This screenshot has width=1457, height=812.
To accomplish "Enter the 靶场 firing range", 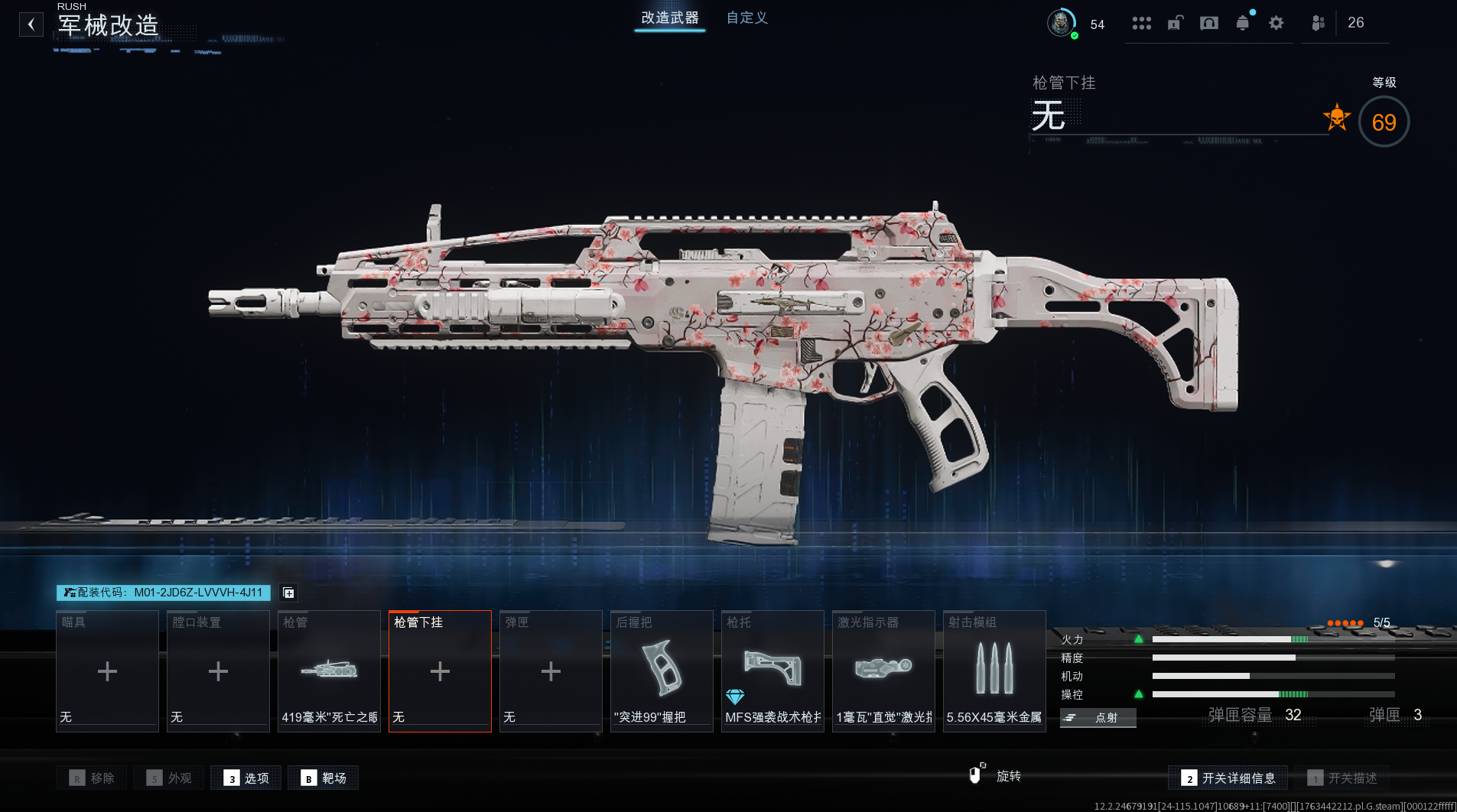I will click(324, 778).
